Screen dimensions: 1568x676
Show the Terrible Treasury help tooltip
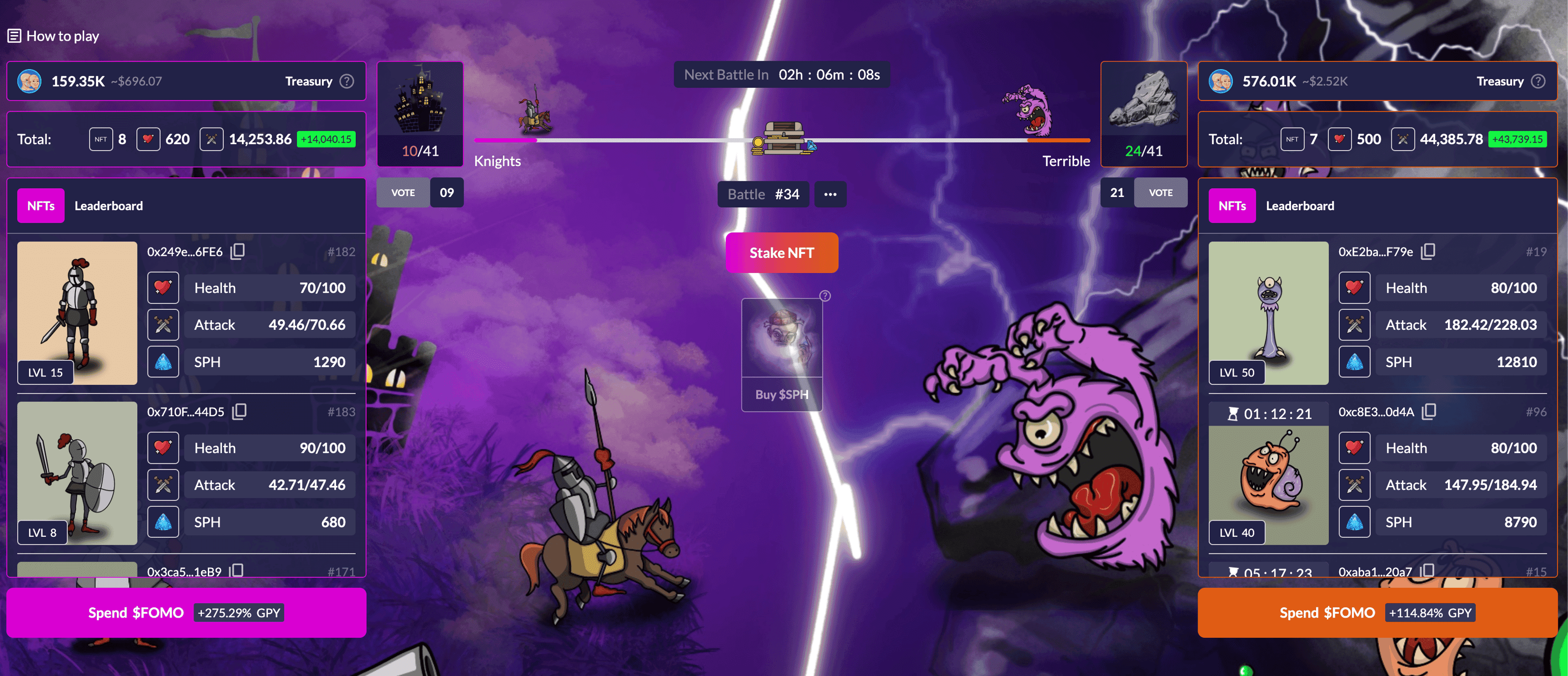point(1538,81)
